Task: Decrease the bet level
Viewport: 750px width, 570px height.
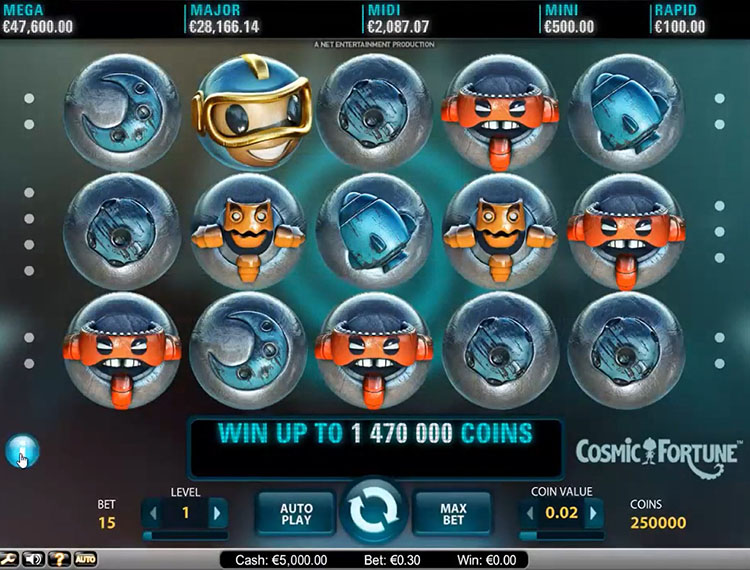Action: tap(152, 514)
